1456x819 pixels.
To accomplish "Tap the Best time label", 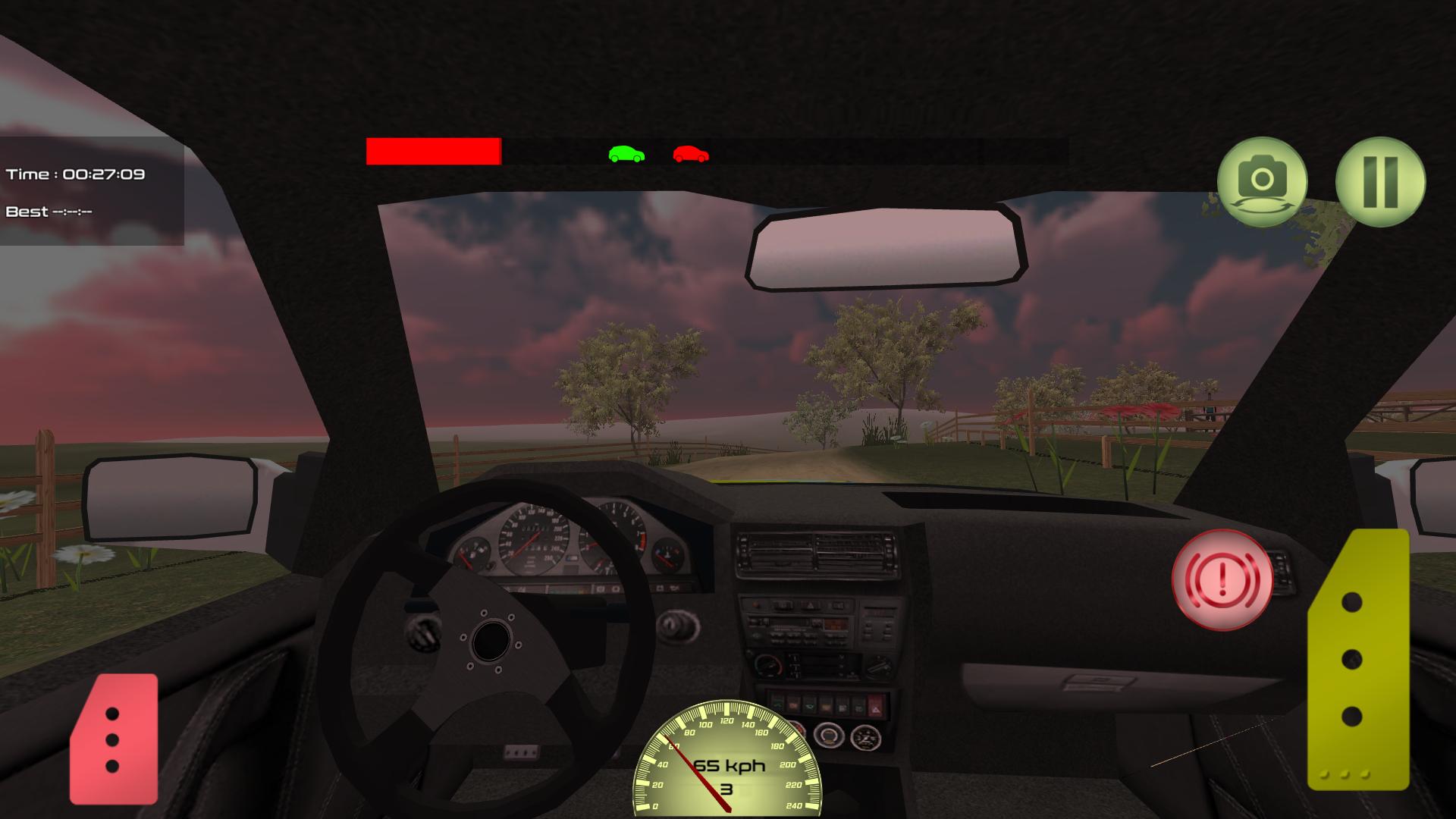I will 49,211.
